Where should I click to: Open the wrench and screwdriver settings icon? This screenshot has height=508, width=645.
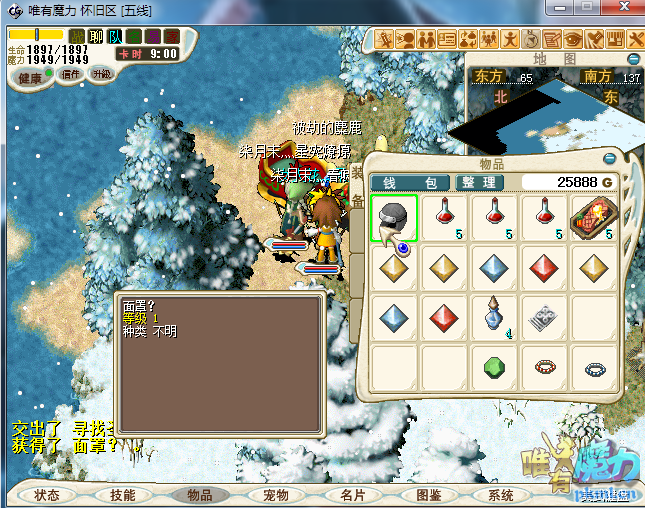pyautogui.click(x=635, y=40)
